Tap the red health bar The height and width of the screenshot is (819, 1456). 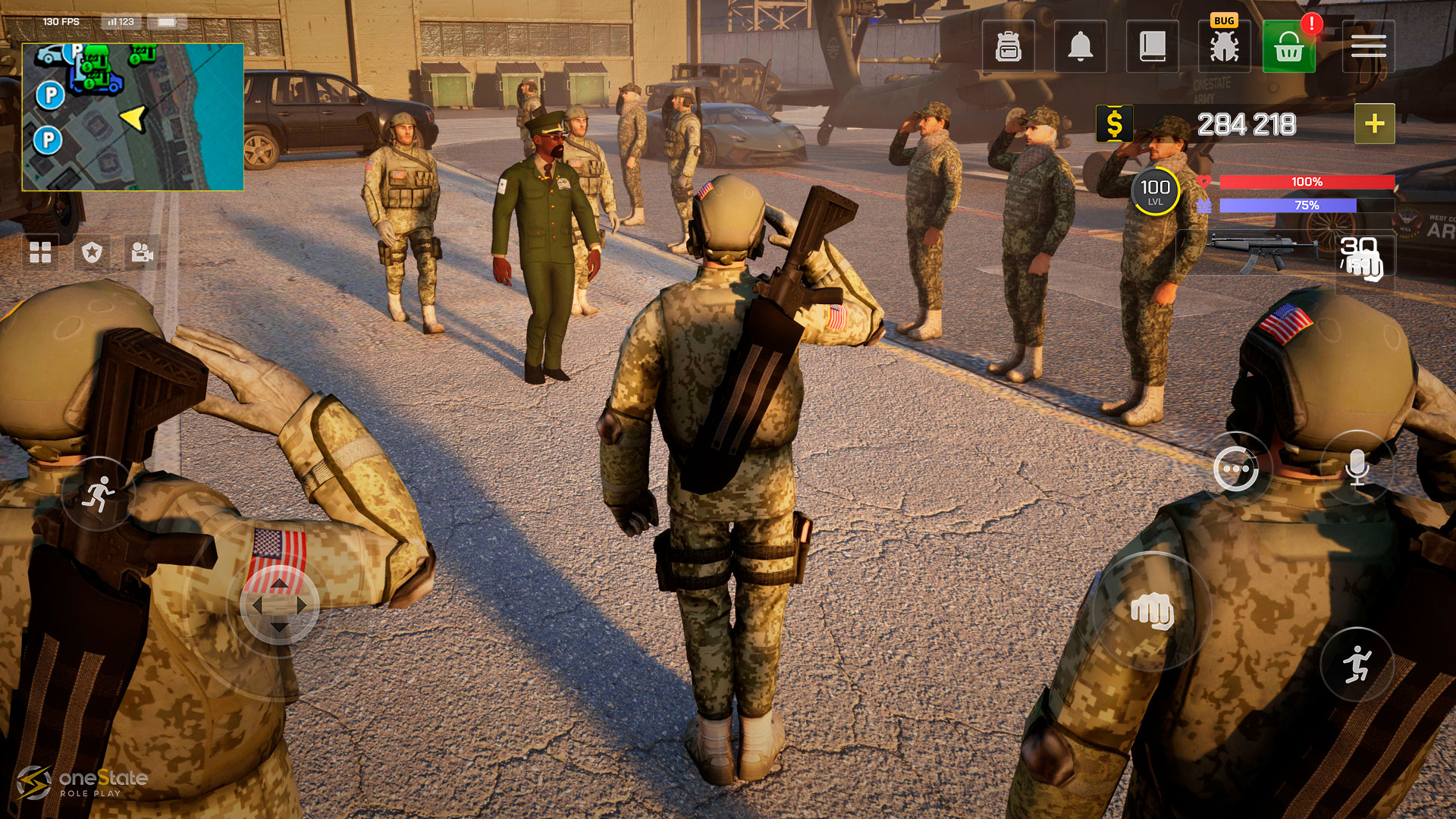1306,182
